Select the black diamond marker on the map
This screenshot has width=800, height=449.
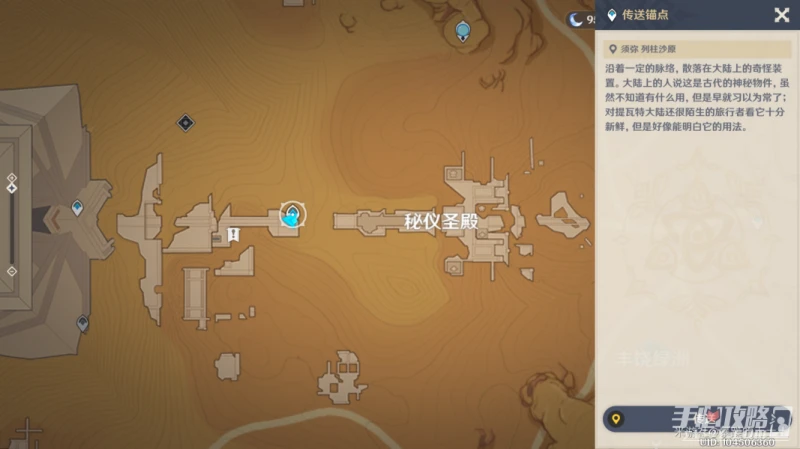point(185,123)
